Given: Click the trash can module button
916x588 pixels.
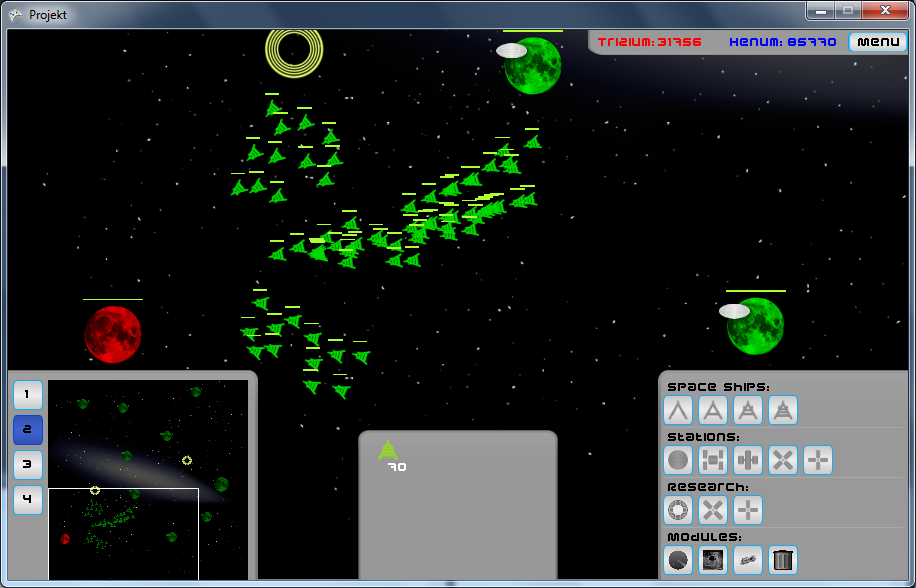Looking at the screenshot, I should coord(783,560).
